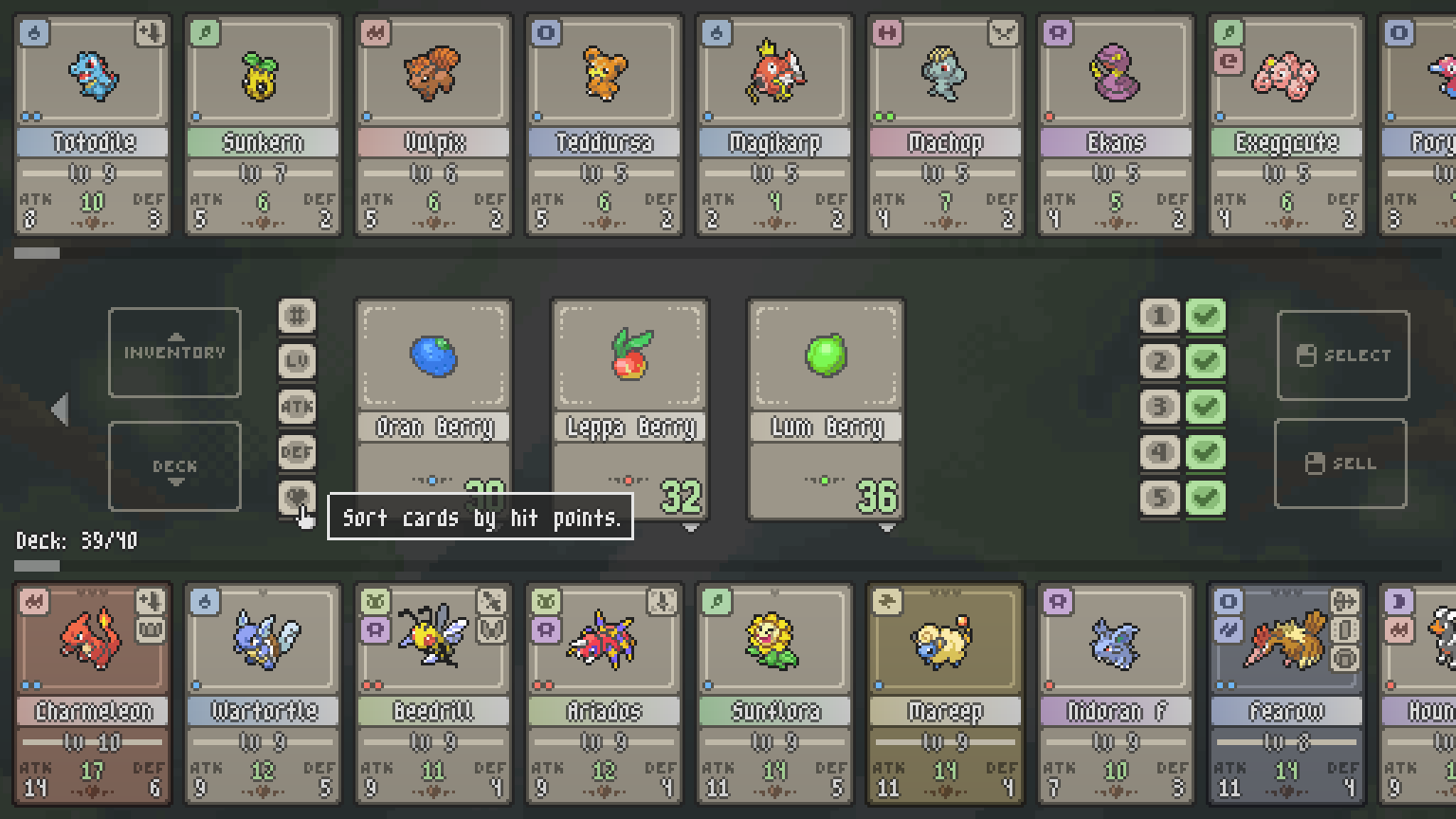Disable the rarity 3 filter checkmark

[x=1206, y=407]
